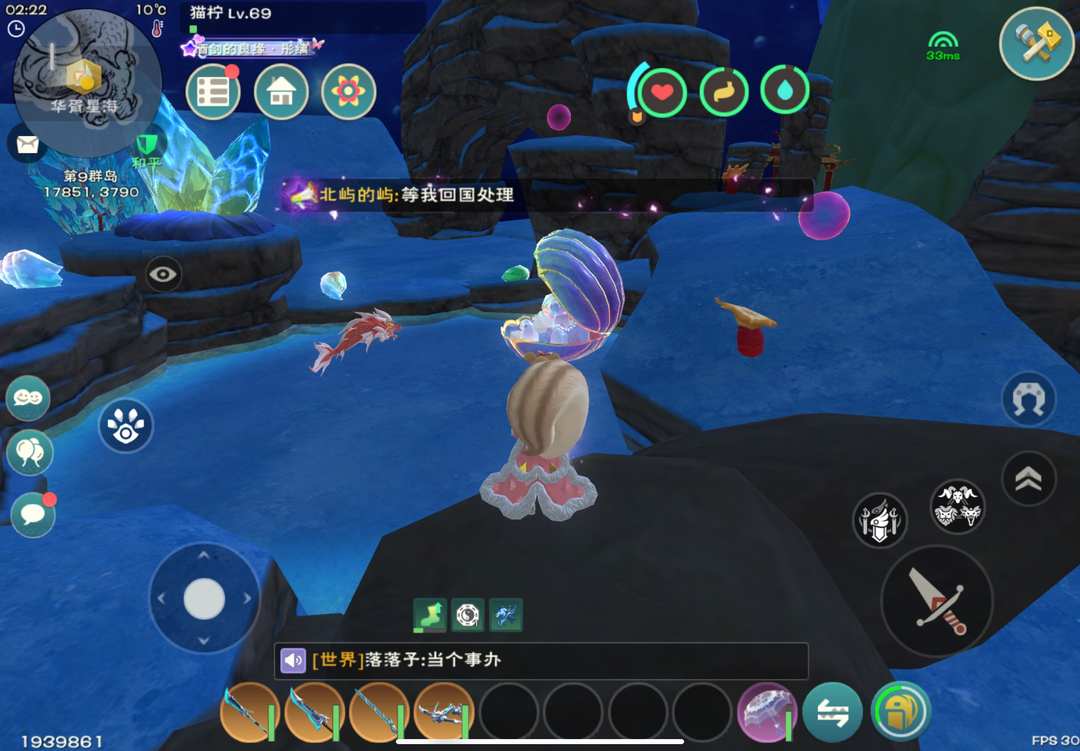Tap the double chevron jump button
1080x751 pixels.
(1028, 478)
